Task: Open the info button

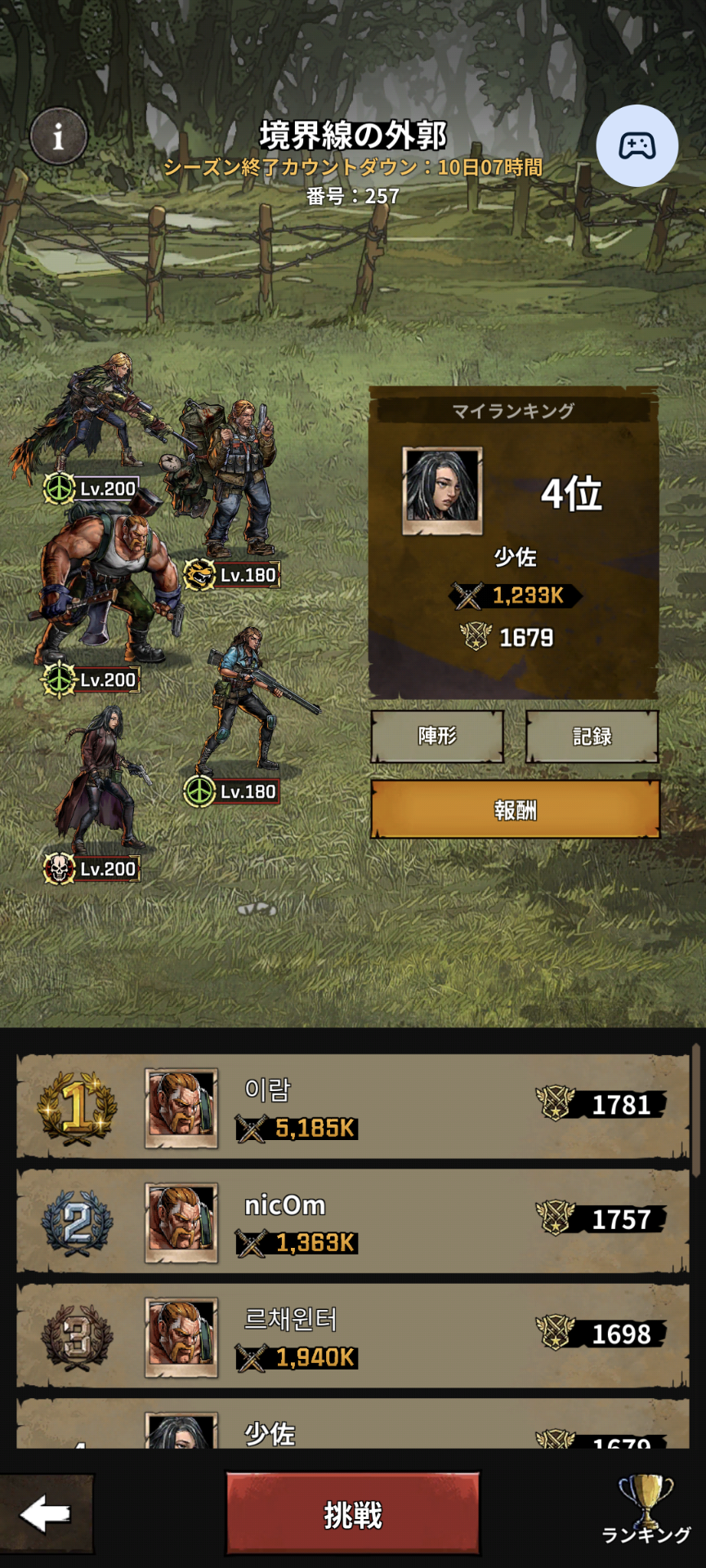Action: click(x=58, y=136)
